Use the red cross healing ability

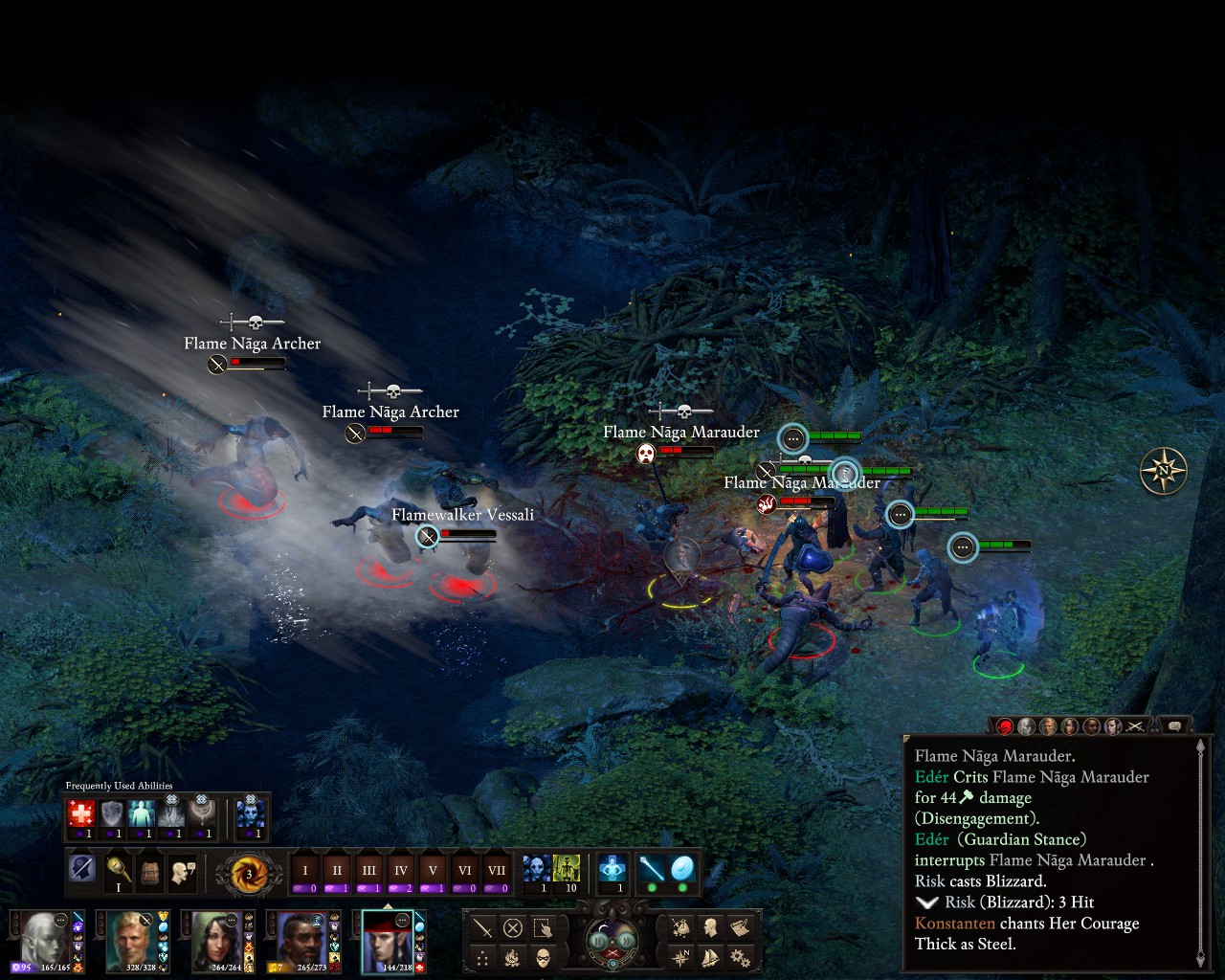point(81,814)
